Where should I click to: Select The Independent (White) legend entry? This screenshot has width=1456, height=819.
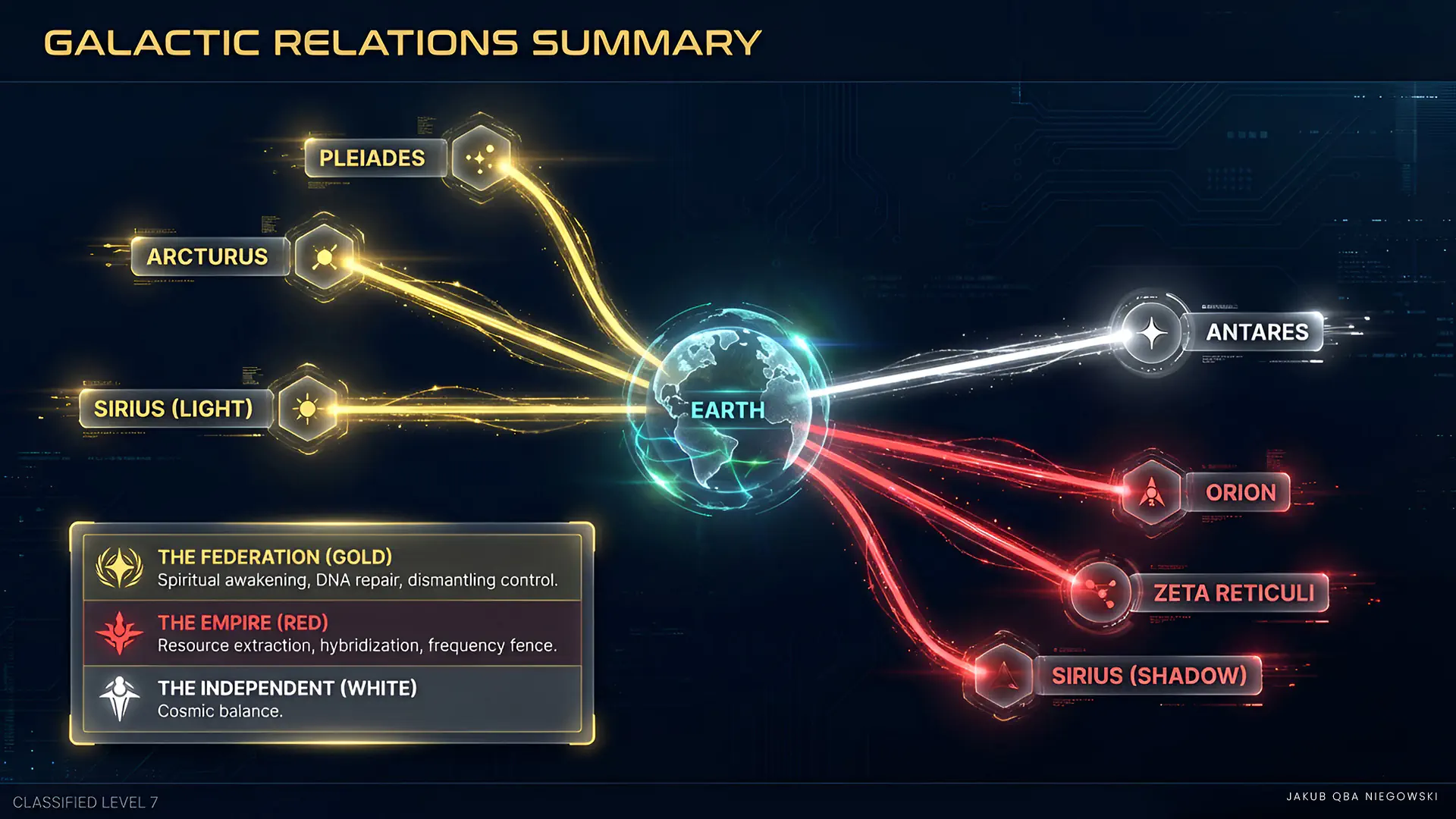pos(332,698)
